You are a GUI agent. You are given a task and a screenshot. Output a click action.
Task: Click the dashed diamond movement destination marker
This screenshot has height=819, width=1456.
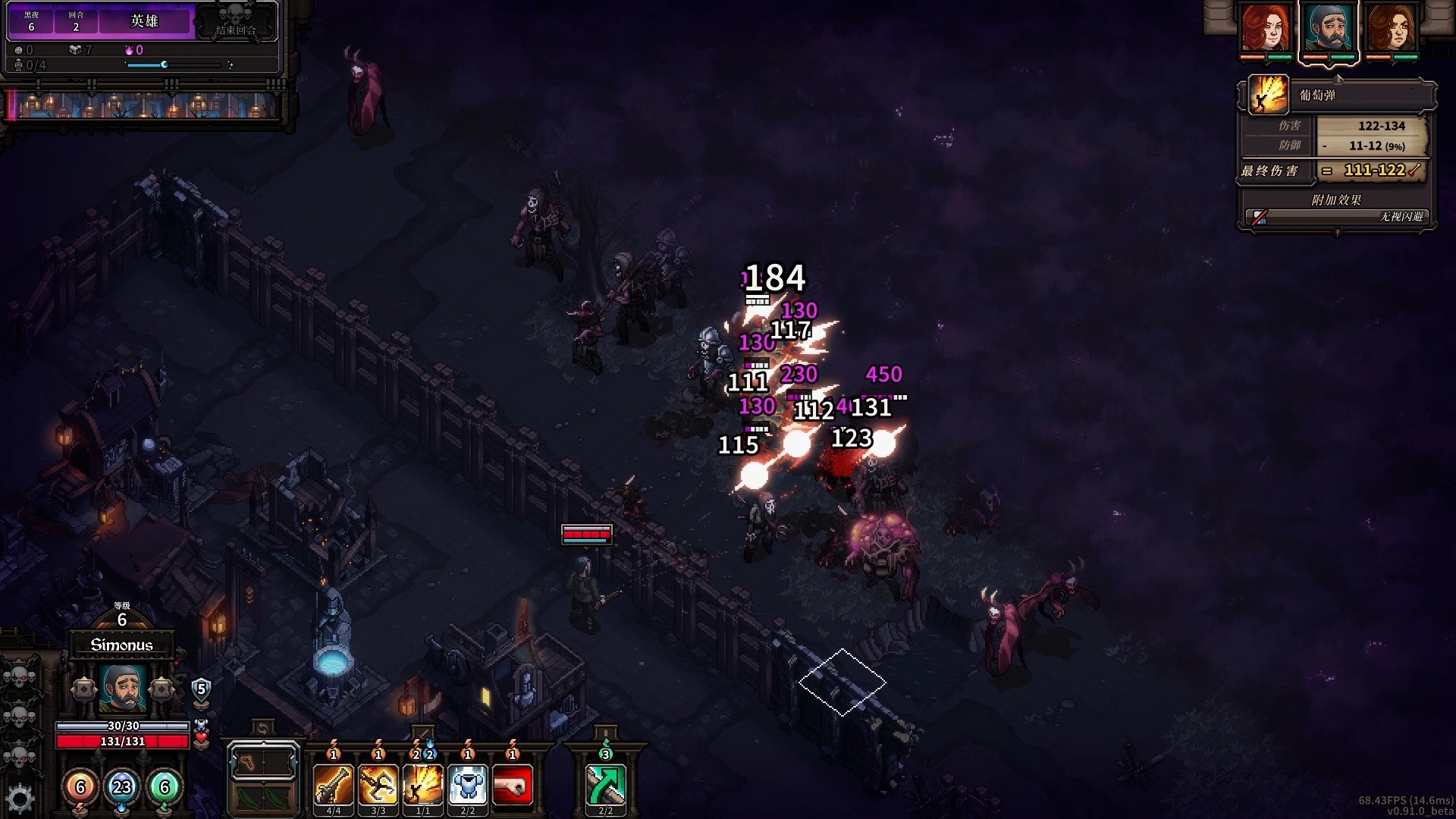tap(843, 681)
